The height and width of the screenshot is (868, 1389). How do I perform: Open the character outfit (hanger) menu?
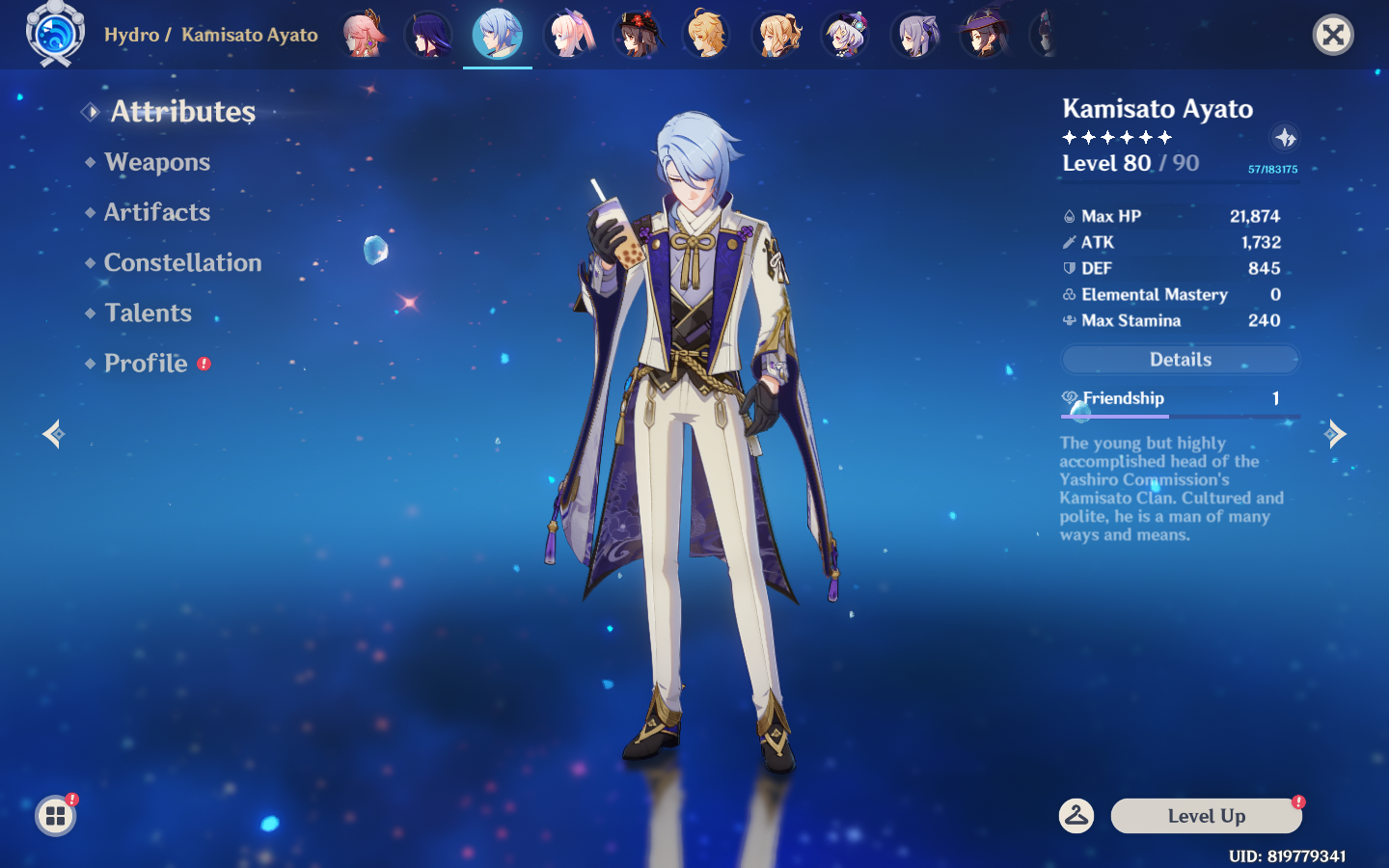1077,815
